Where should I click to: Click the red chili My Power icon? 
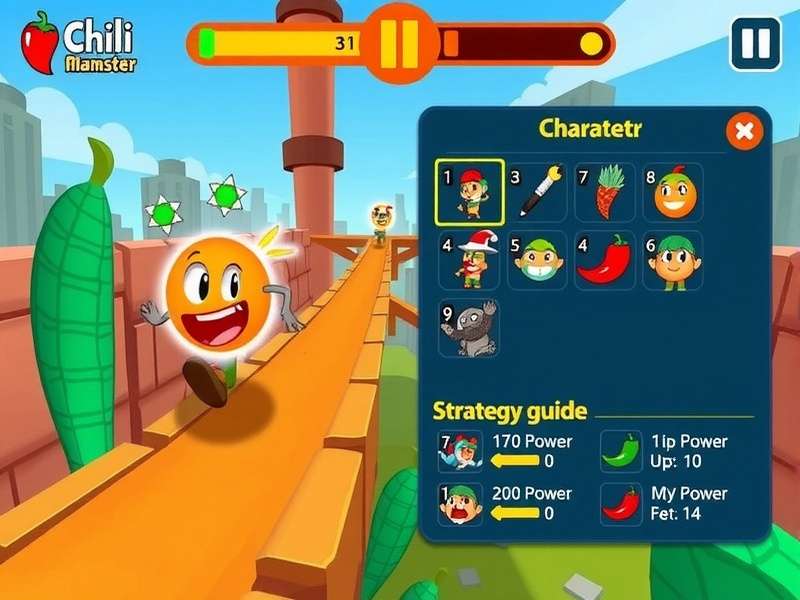621,504
